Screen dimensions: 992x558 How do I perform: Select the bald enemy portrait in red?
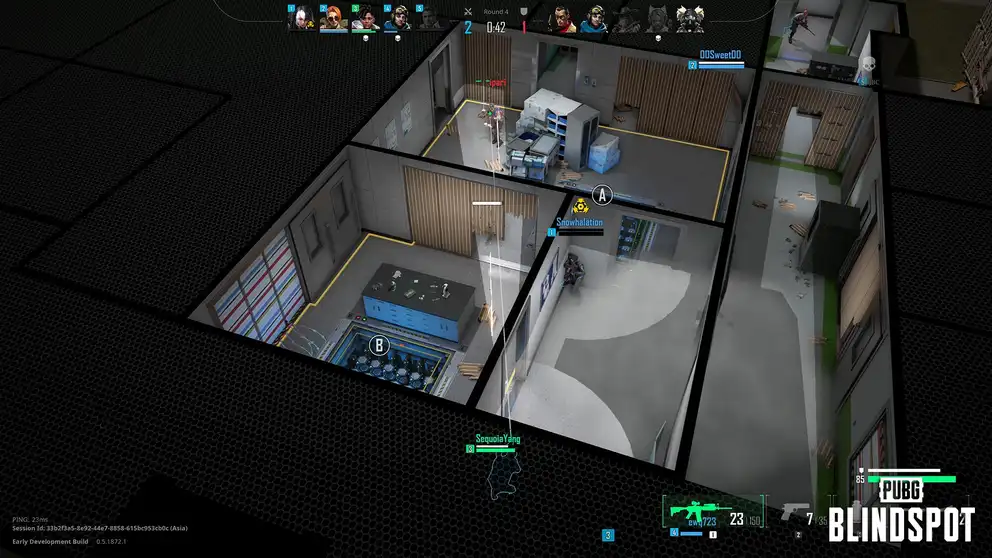coord(562,17)
